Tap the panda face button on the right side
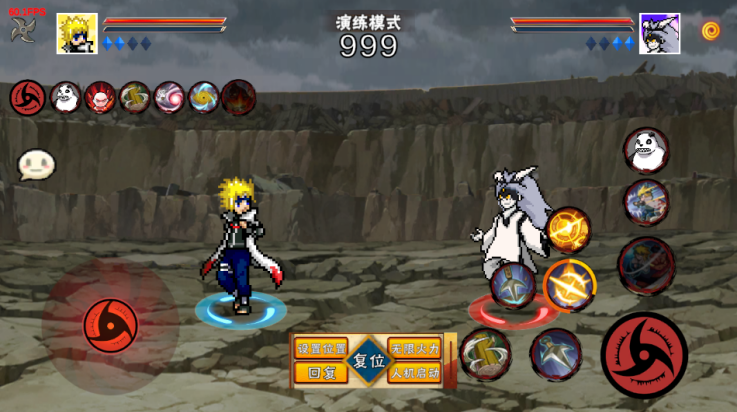The image size is (737, 412). click(646, 150)
